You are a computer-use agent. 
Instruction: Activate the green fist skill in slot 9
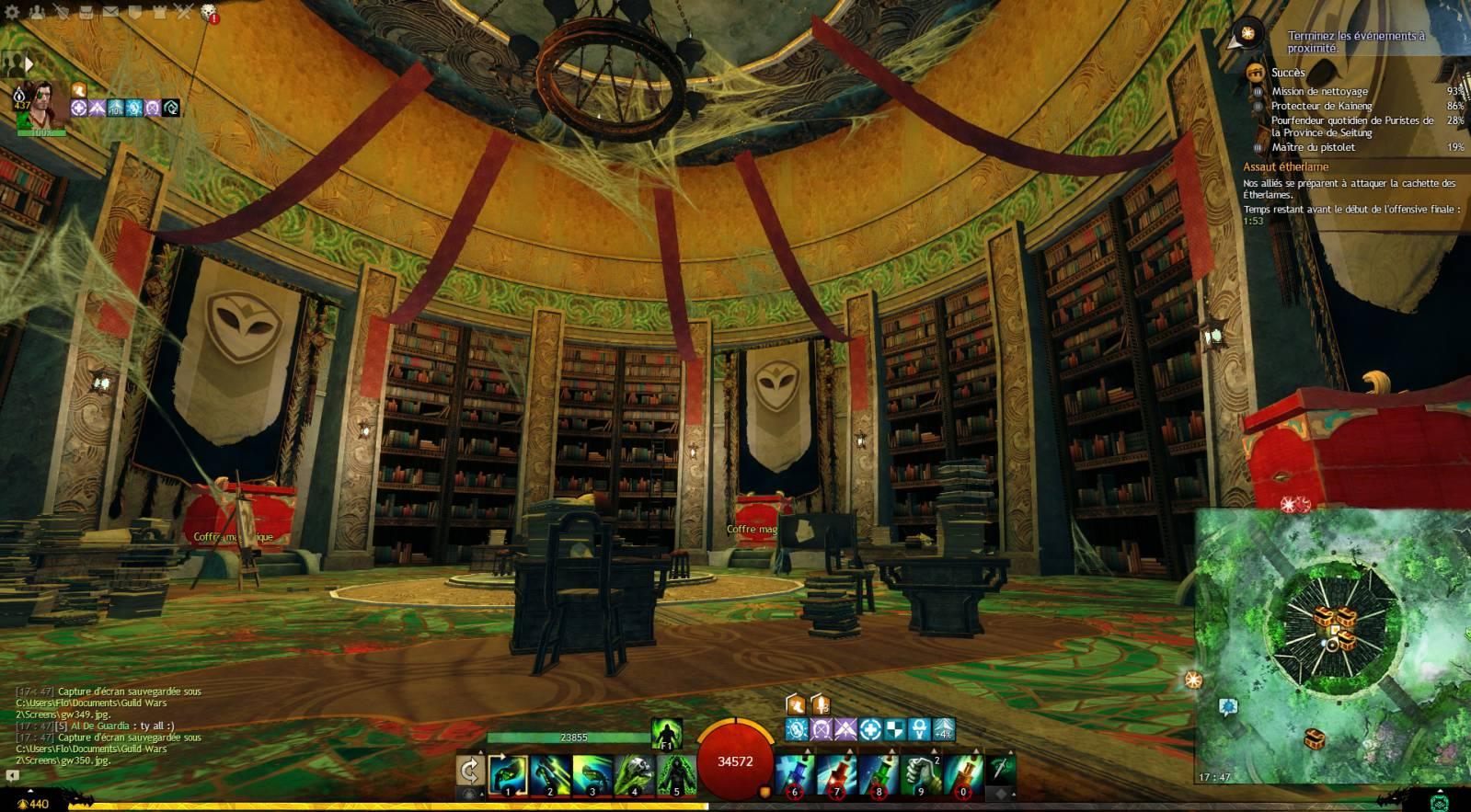(921, 774)
